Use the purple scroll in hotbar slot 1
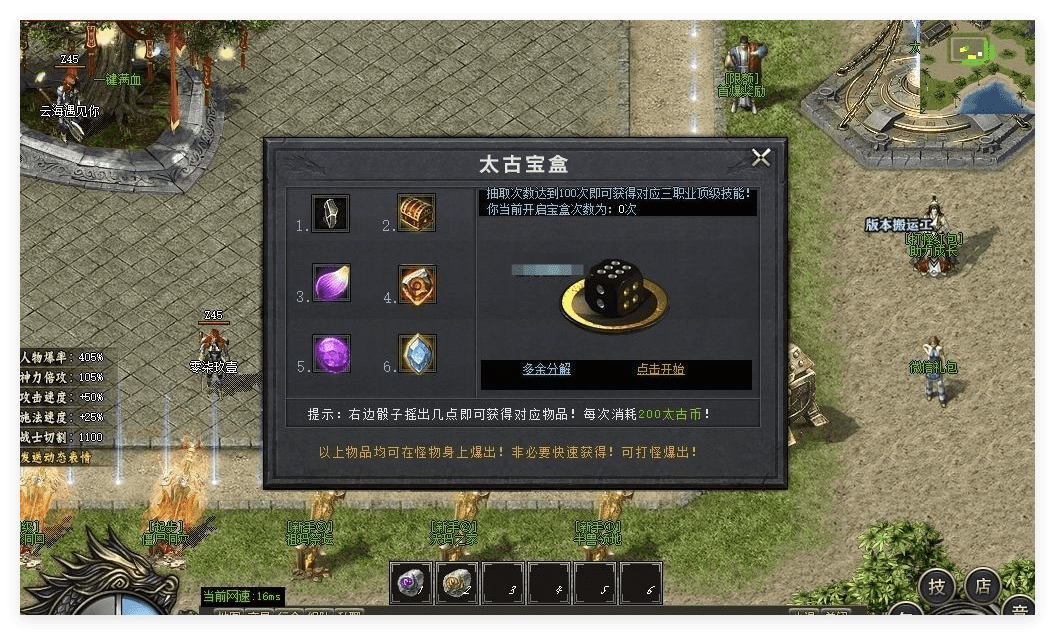Image resolution: width=1055 pixels, height=635 pixels. 411,584
